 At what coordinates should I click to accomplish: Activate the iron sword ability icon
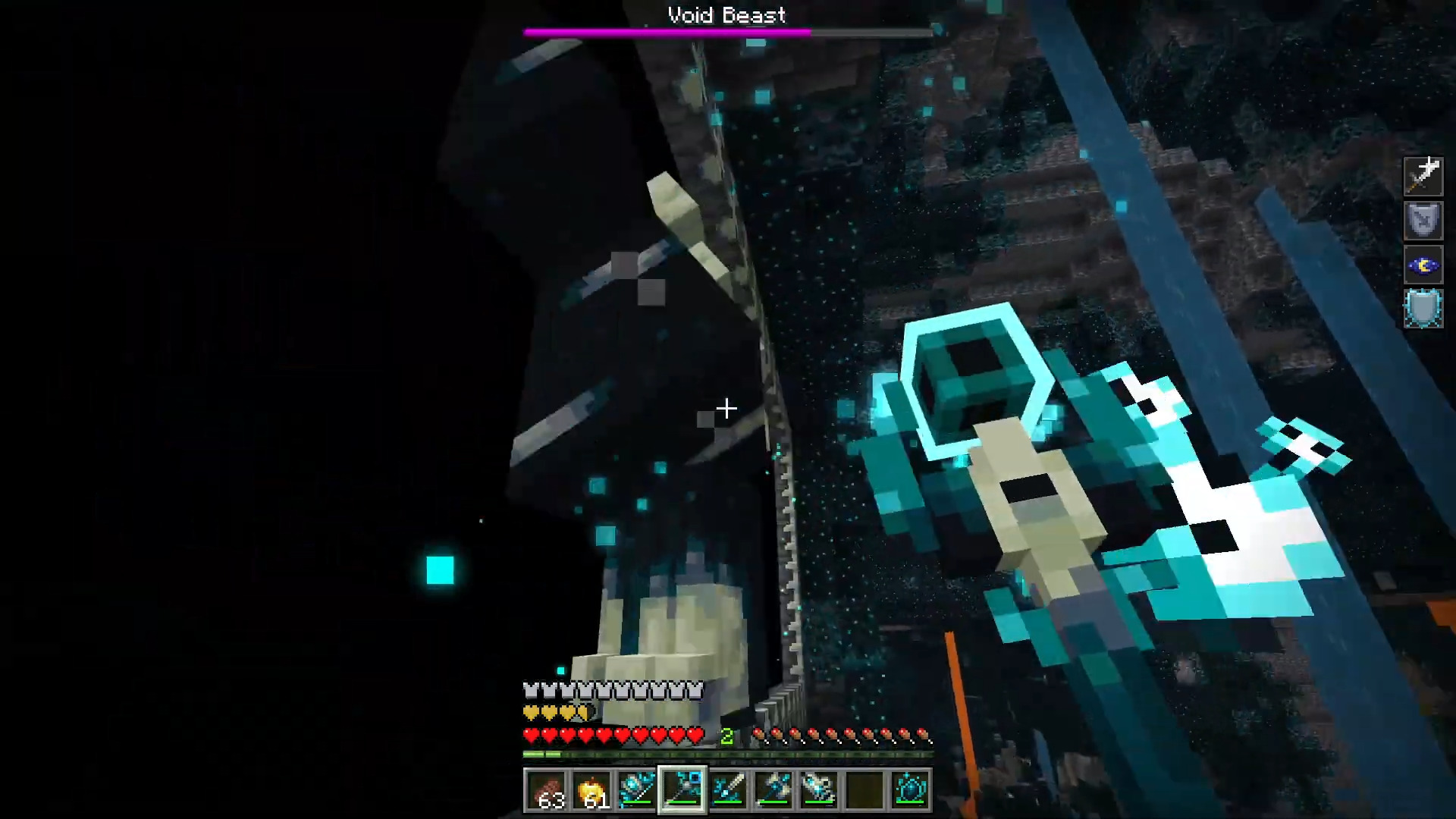click(x=1423, y=176)
